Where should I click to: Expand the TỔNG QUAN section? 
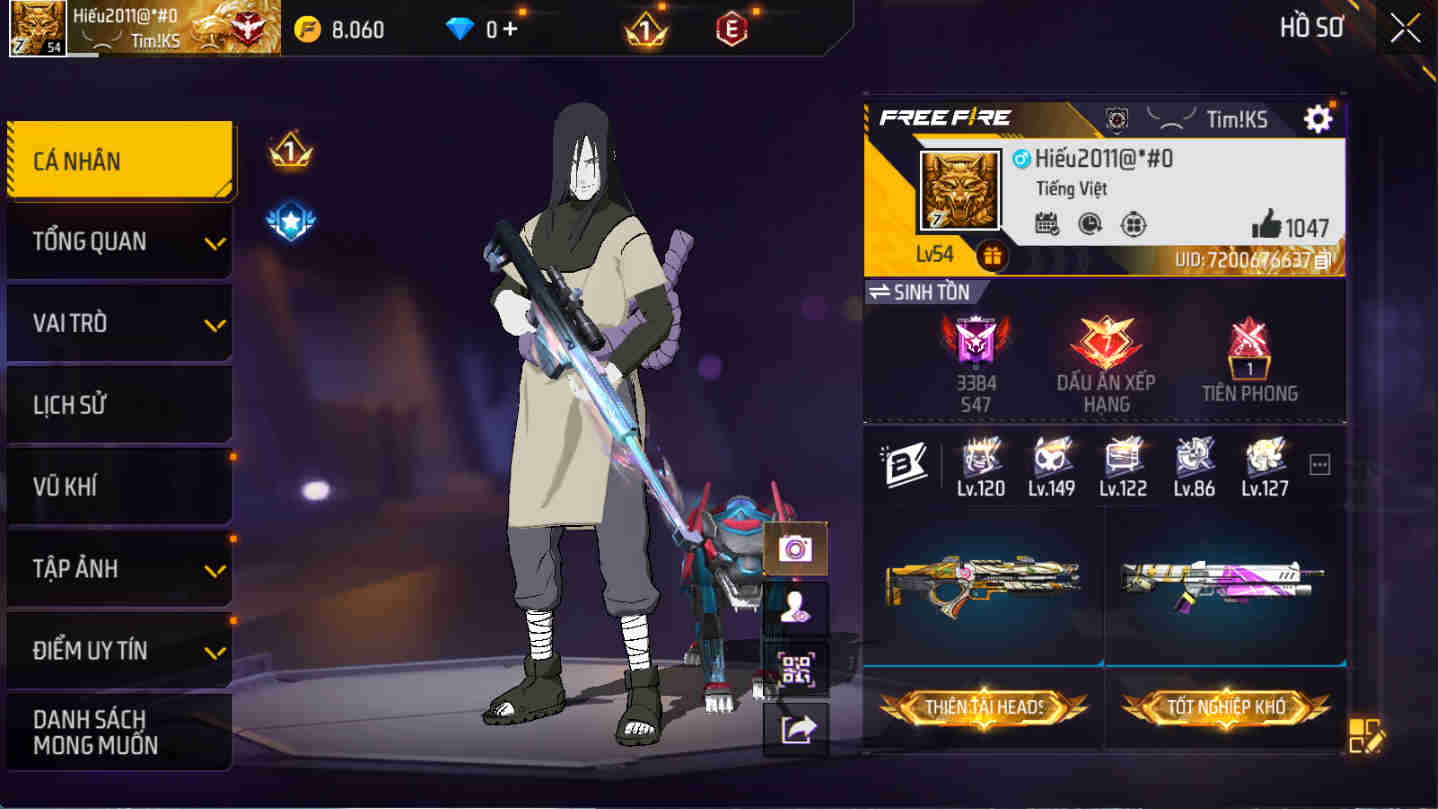coord(119,240)
